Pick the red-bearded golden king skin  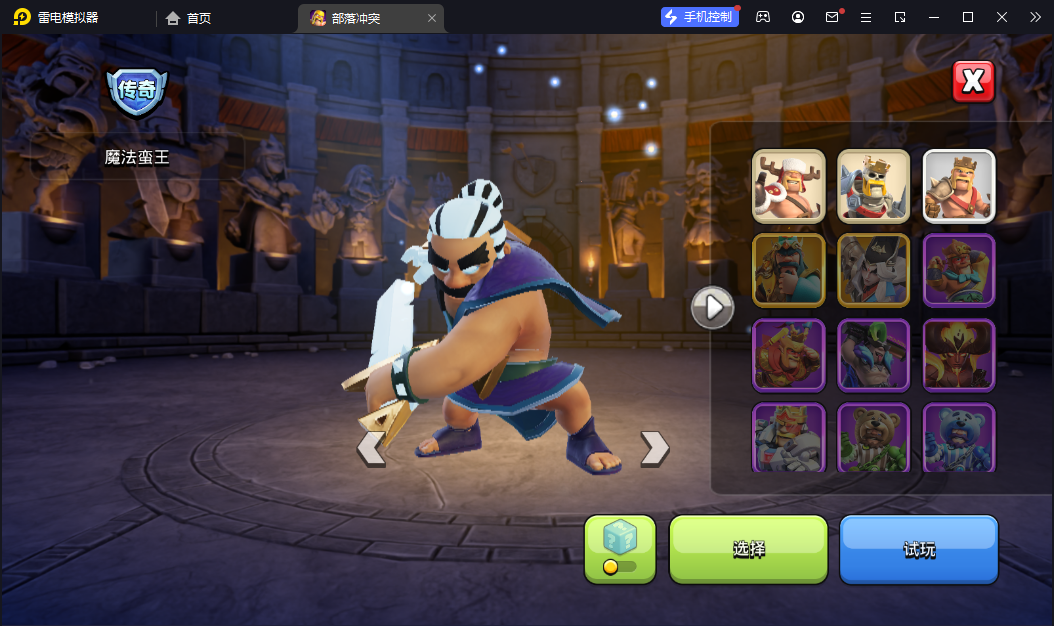tap(788, 354)
